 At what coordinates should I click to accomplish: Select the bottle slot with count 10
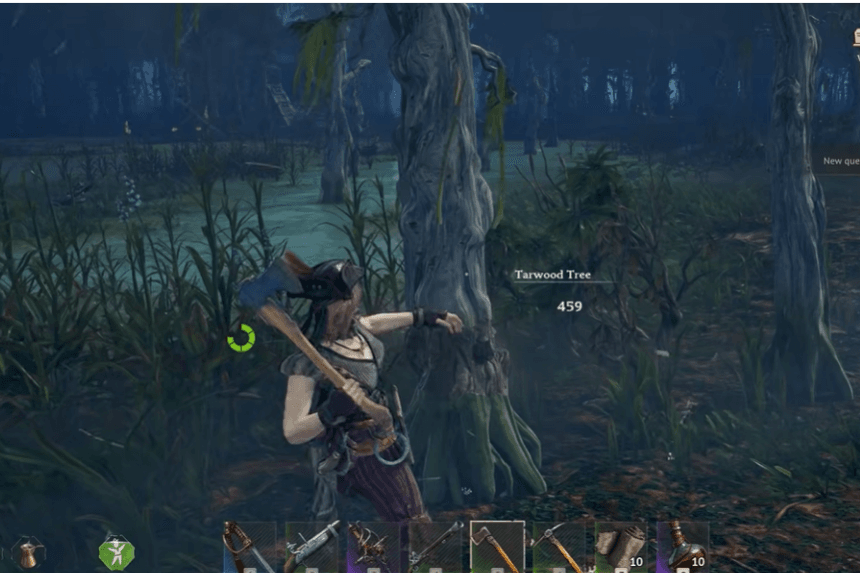(683, 547)
